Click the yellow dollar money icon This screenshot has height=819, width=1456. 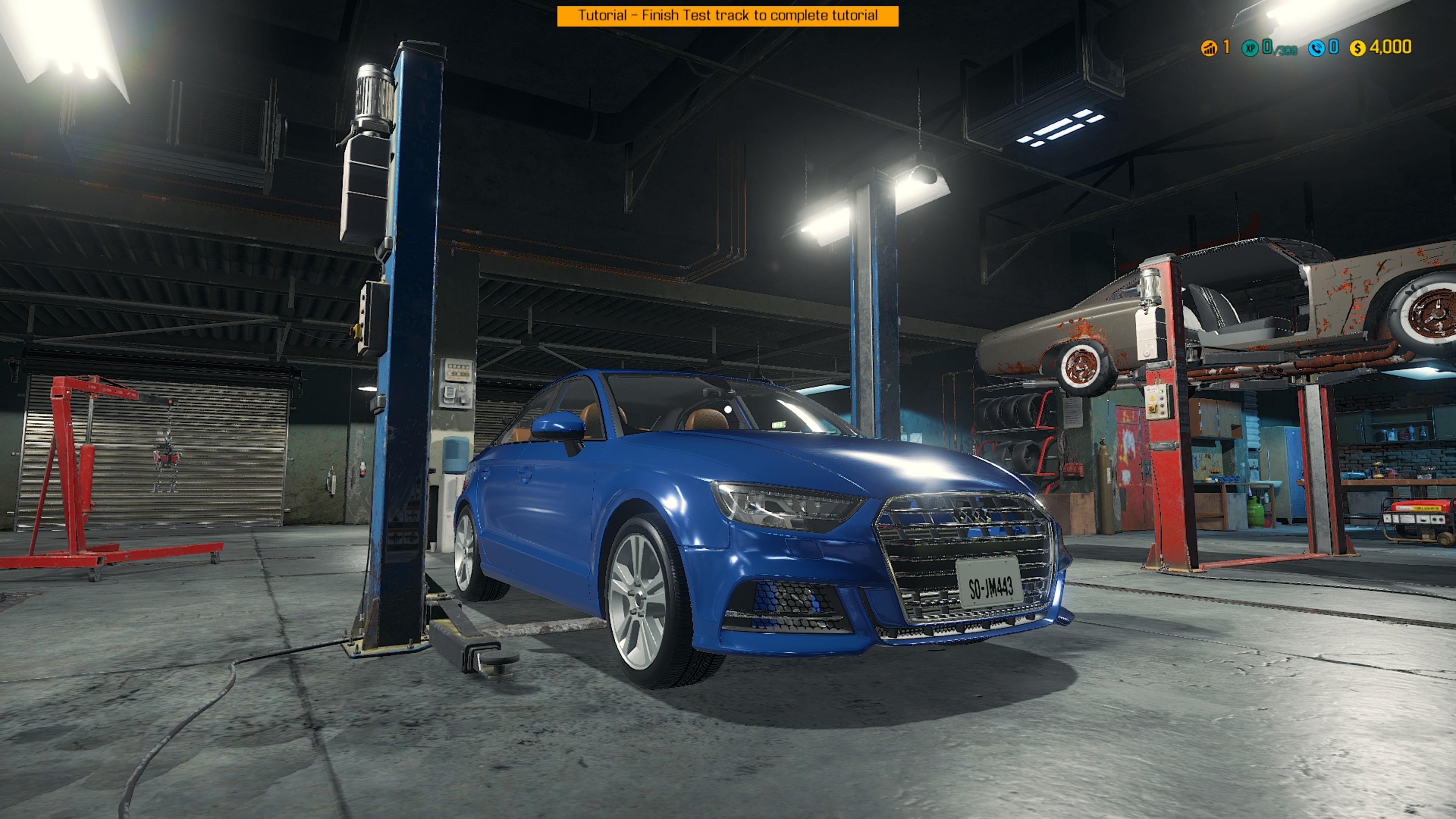coord(1358,49)
